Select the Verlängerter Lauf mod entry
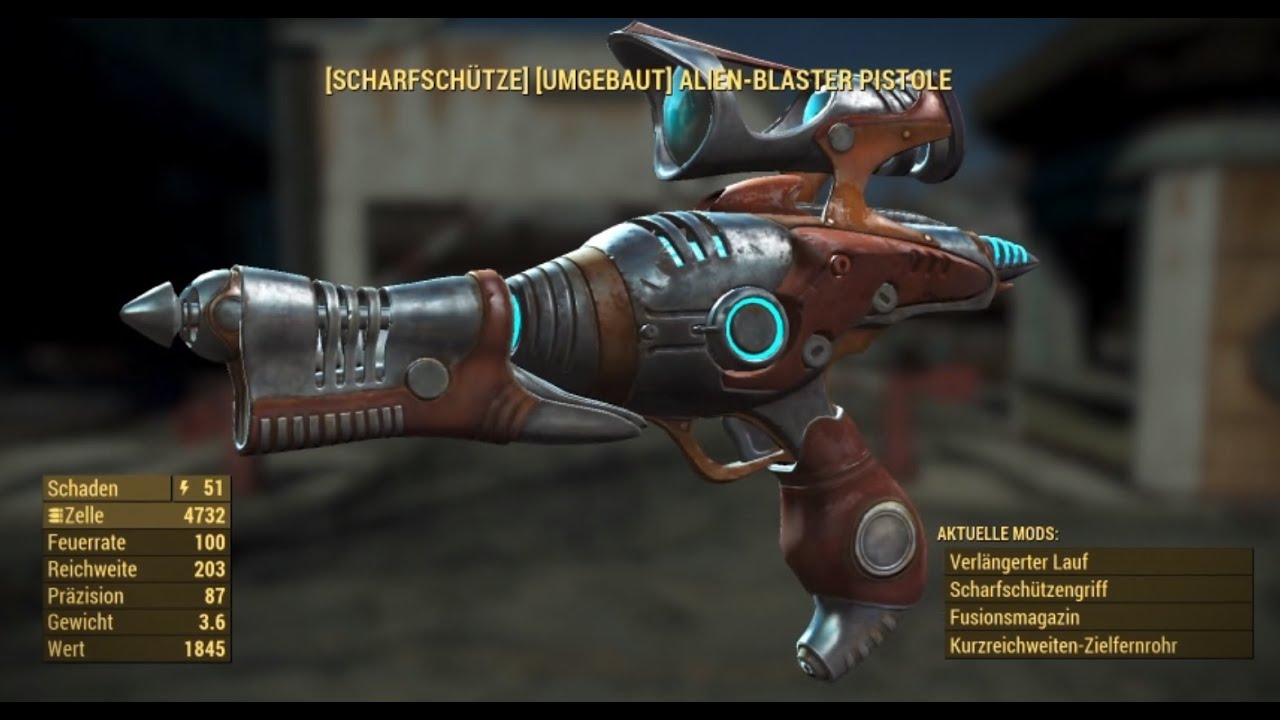 pos(1097,562)
